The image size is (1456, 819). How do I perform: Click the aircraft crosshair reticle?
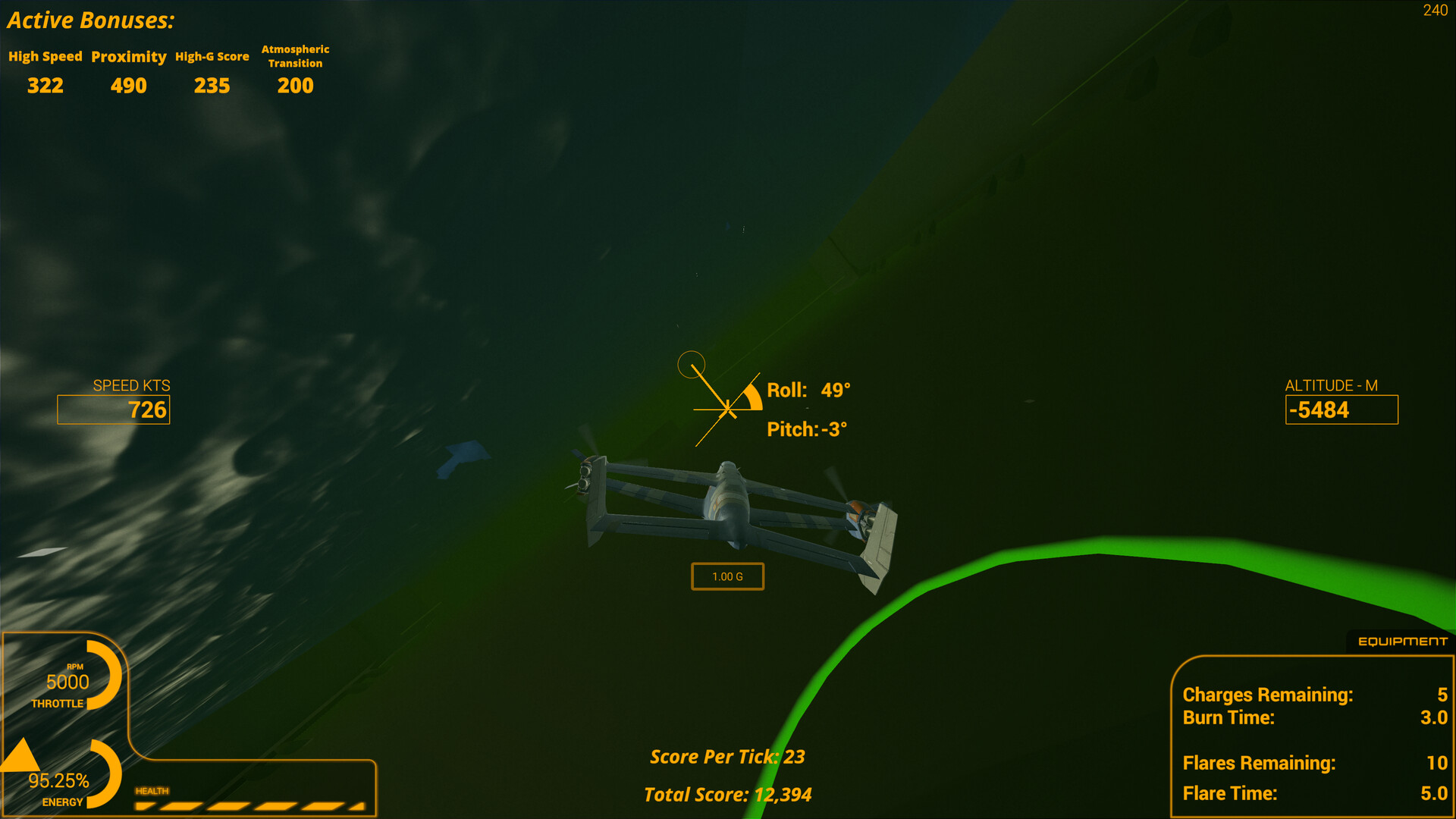click(x=726, y=409)
